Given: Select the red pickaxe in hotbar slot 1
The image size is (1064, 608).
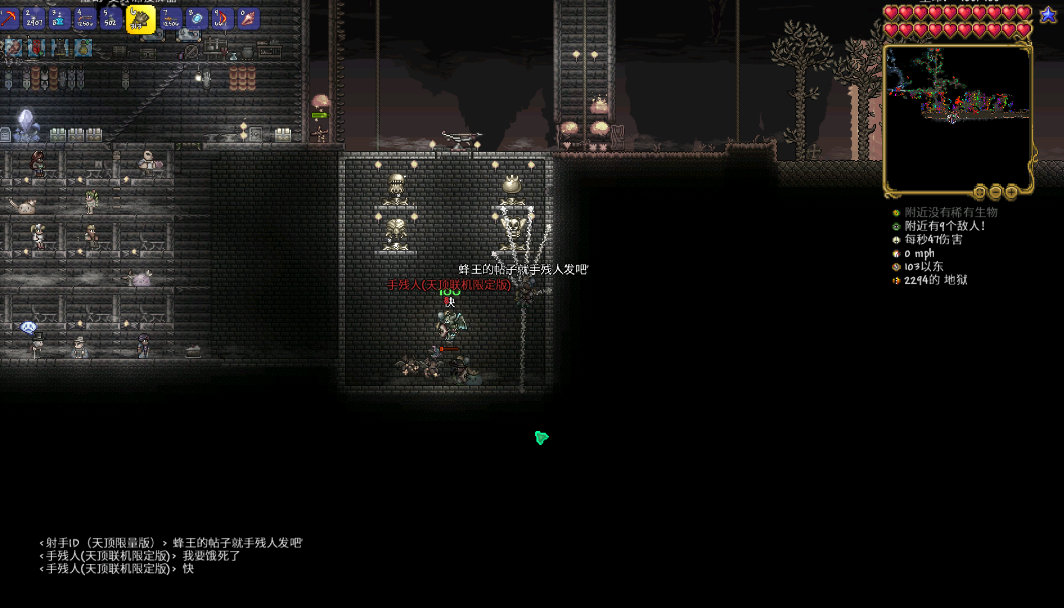Looking at the screenshot, I should (x=8, y=18).
